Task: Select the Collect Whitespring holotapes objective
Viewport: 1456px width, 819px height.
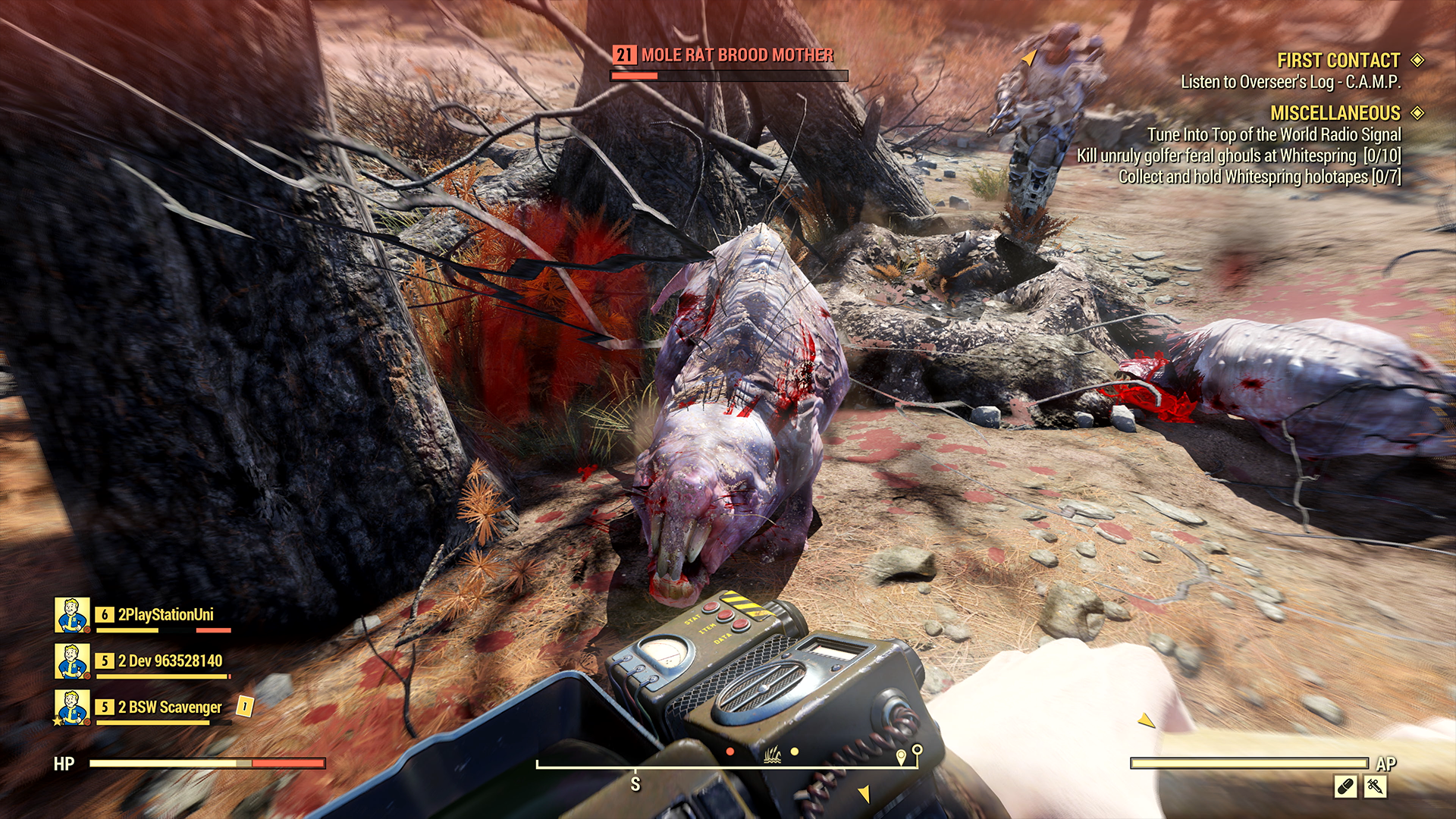Action: pos(1259,177)
